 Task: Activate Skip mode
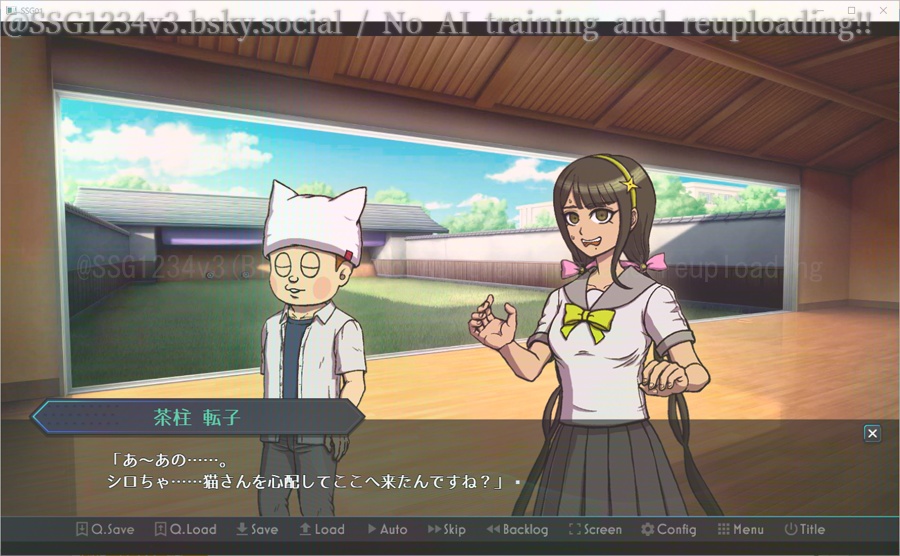pyautogui.click(x=447, y=529)
